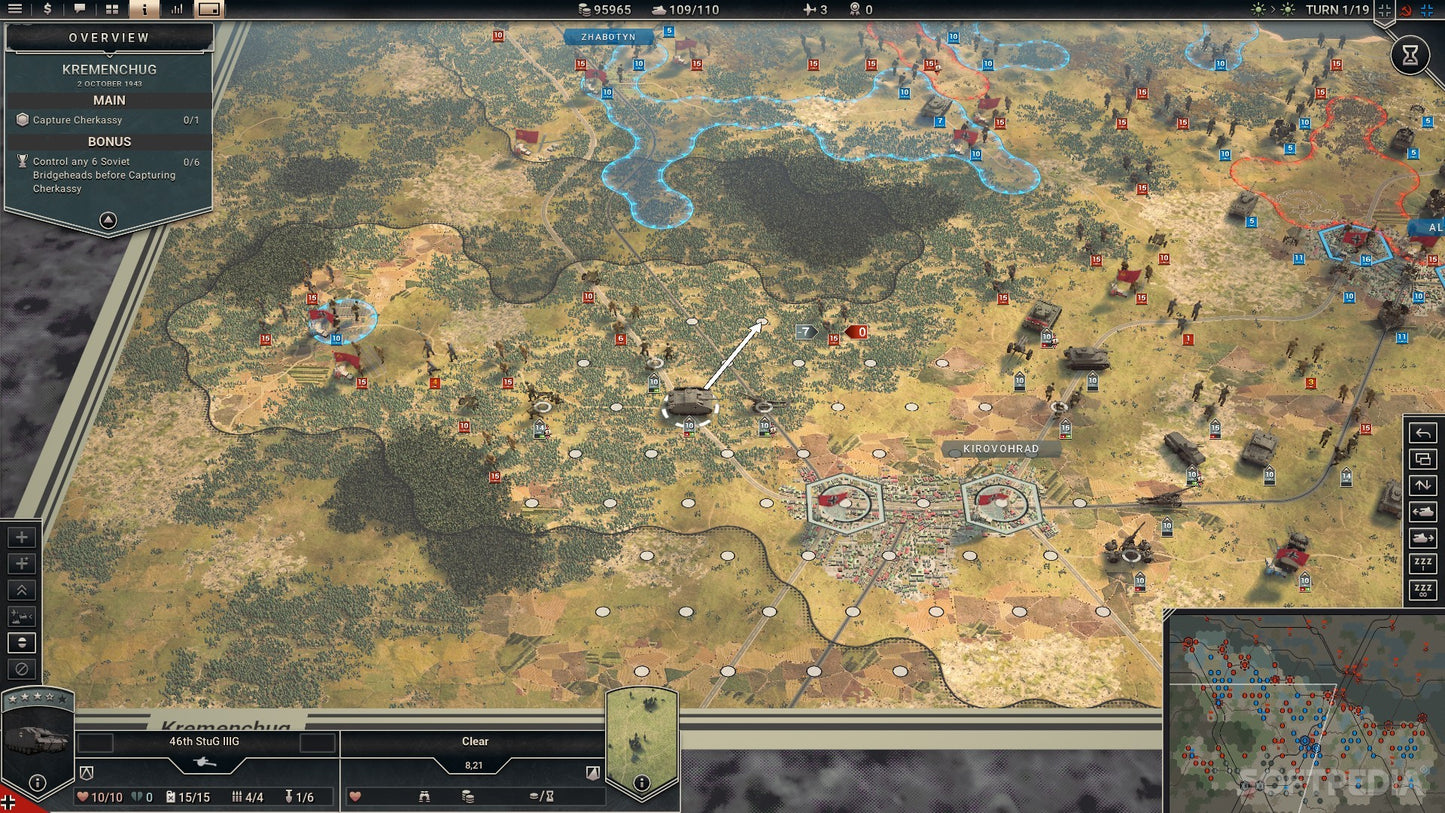
Task: Toggle permanent sleep with ZZZ infinity icon
Action: [1422, 590]
